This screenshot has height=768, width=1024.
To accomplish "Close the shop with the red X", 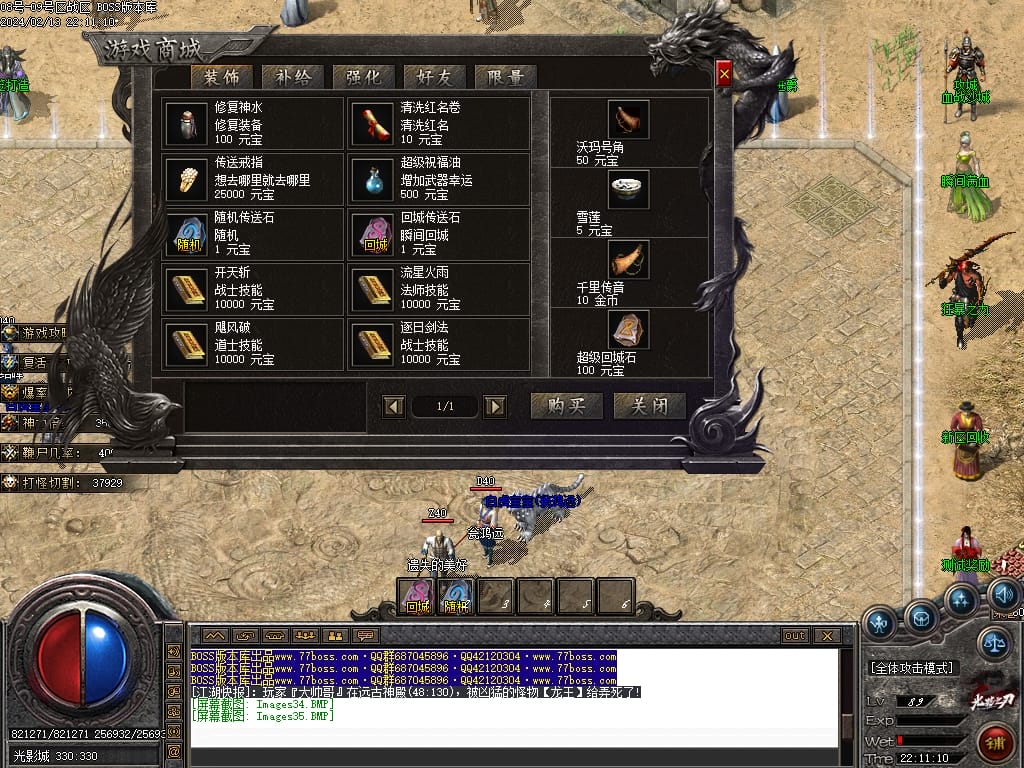I will (x=724, y=73).
